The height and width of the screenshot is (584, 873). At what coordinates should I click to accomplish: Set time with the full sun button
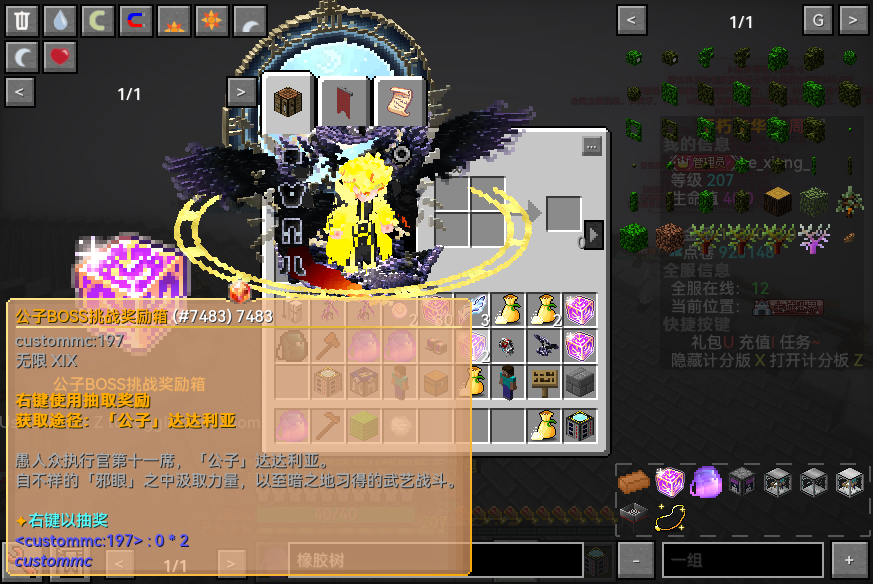(x=212, y=20)
